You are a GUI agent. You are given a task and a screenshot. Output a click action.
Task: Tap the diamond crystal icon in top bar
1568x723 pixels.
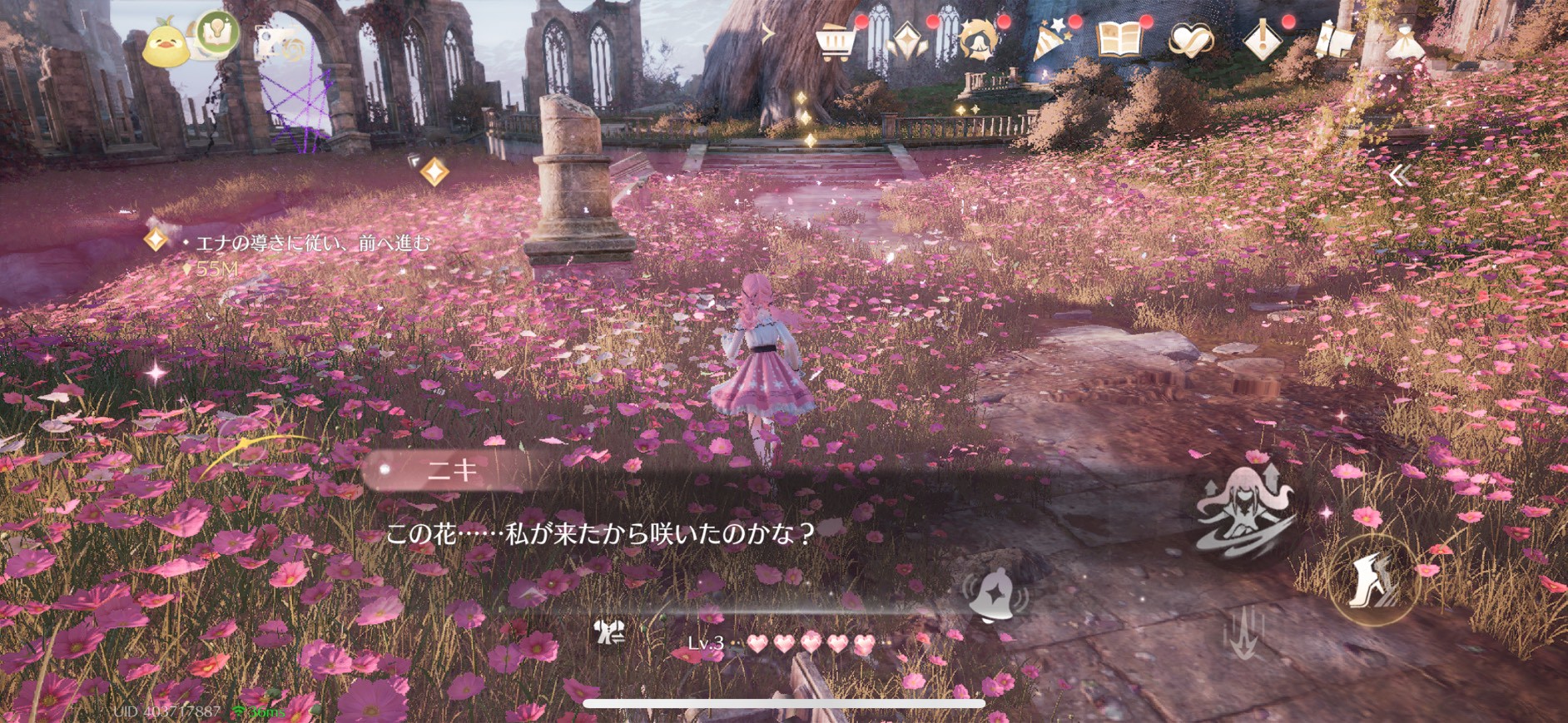coord(906,40)
